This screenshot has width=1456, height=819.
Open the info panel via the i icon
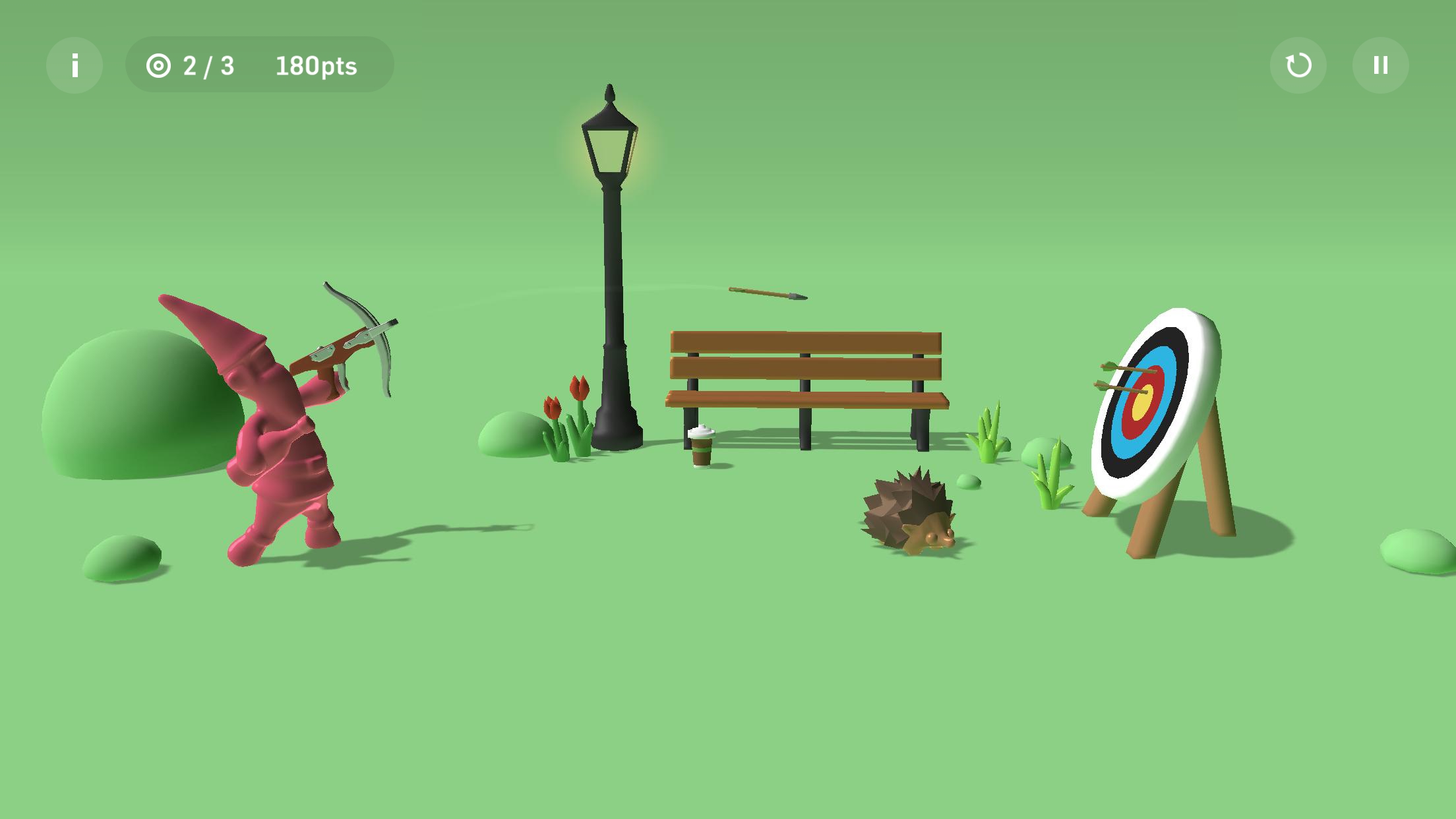(75, 65)
